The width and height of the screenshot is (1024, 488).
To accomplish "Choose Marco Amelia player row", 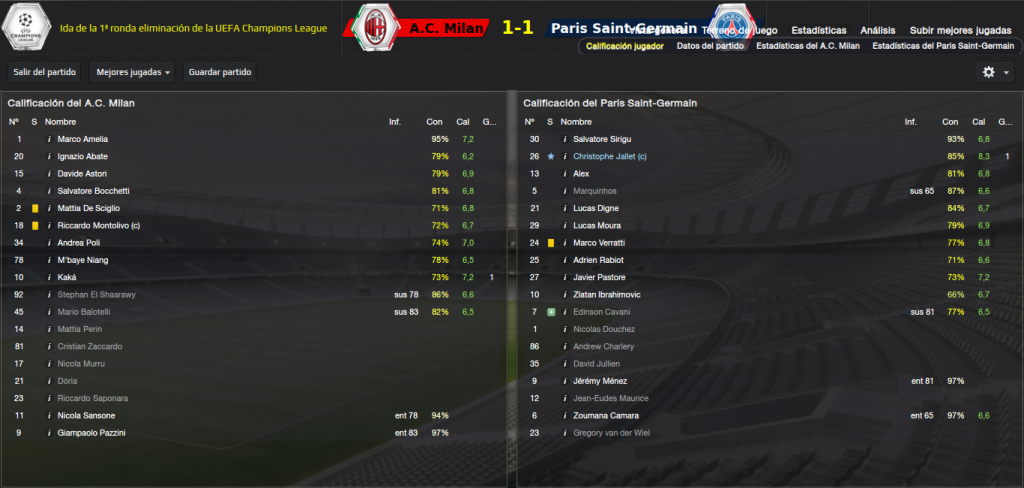I will (x=82, y=139).
